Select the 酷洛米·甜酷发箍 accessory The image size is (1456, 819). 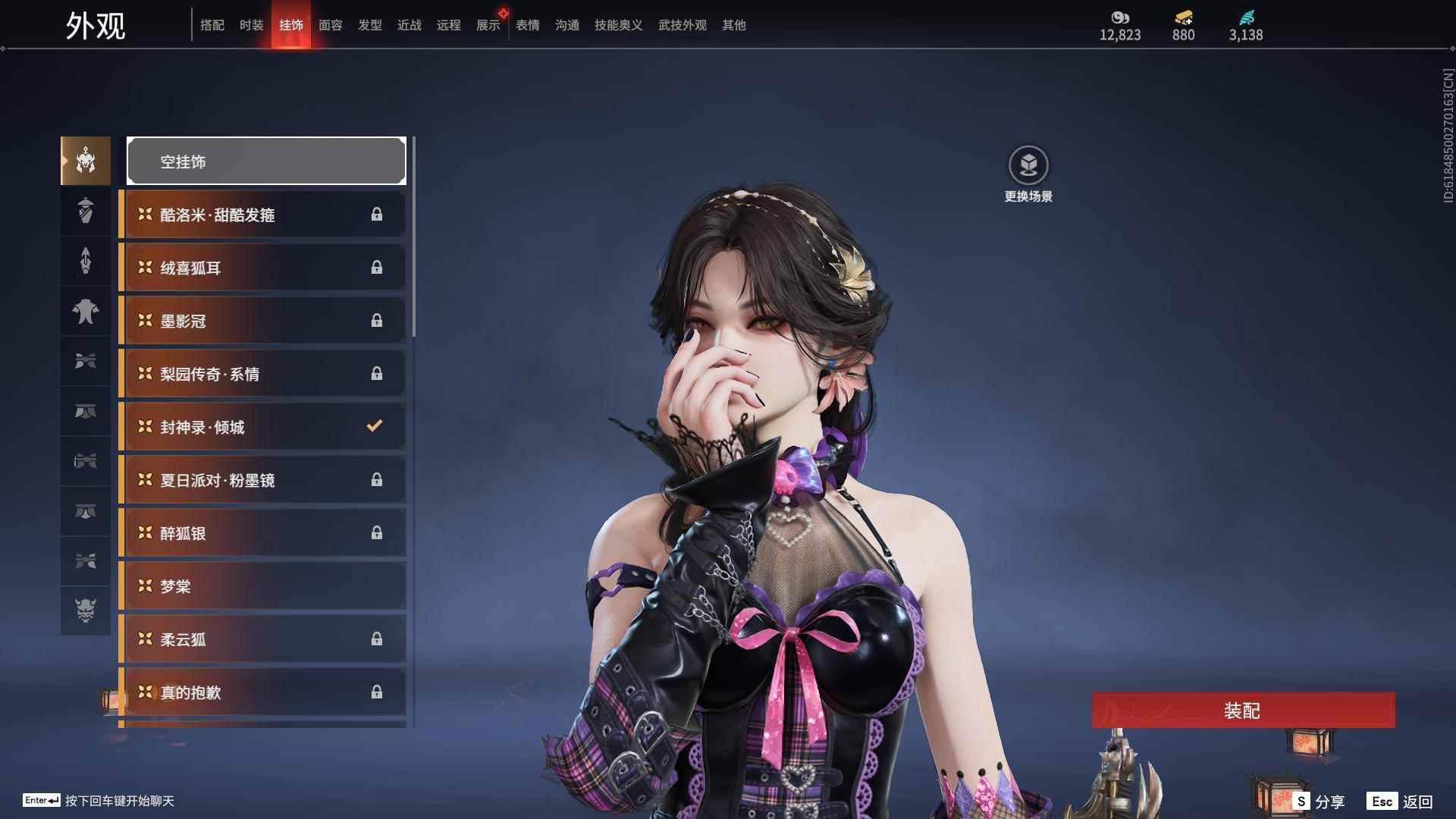coord(262,215)
